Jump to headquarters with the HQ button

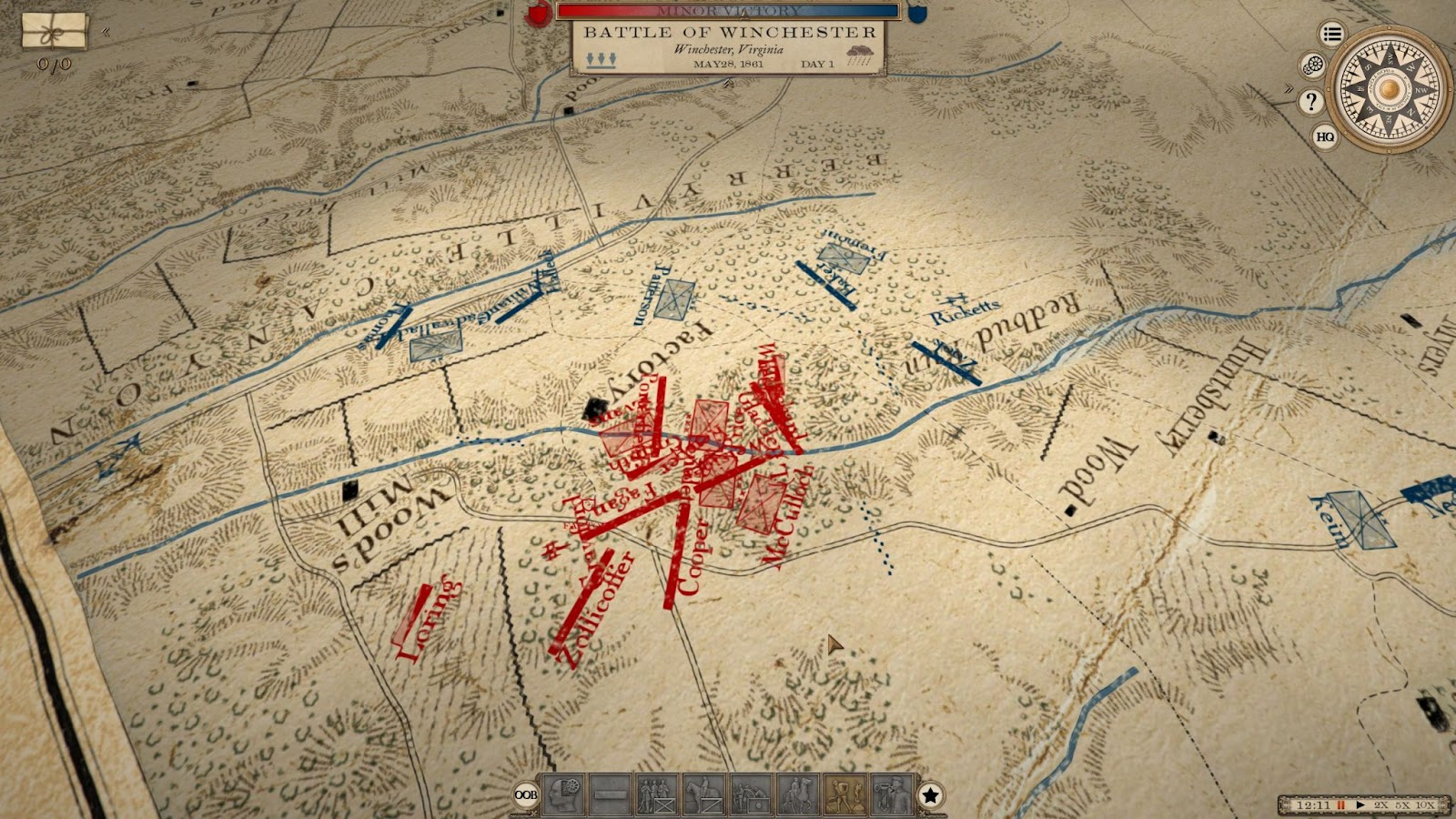pos(1325,136)
